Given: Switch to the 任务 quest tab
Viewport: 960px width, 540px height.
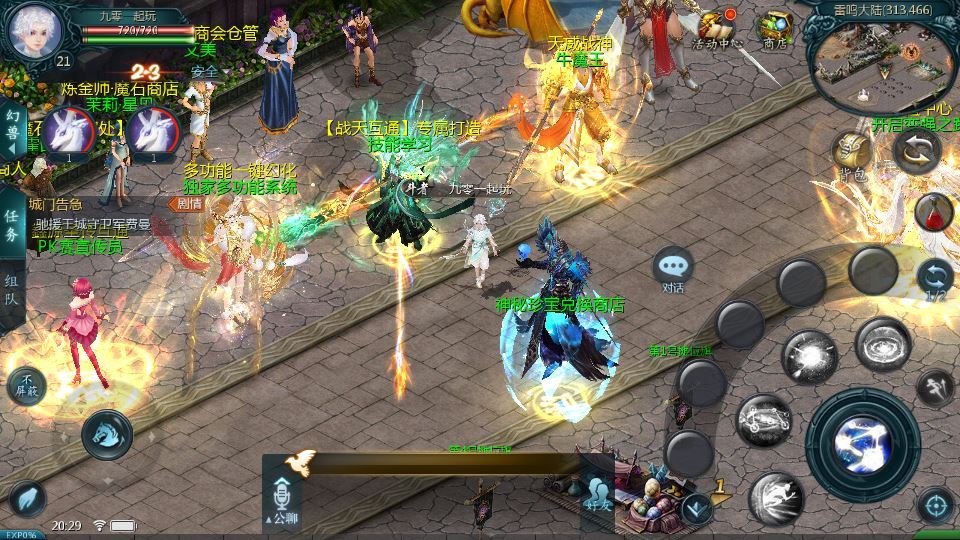Looking at the screenshot, I should [12, 225].
